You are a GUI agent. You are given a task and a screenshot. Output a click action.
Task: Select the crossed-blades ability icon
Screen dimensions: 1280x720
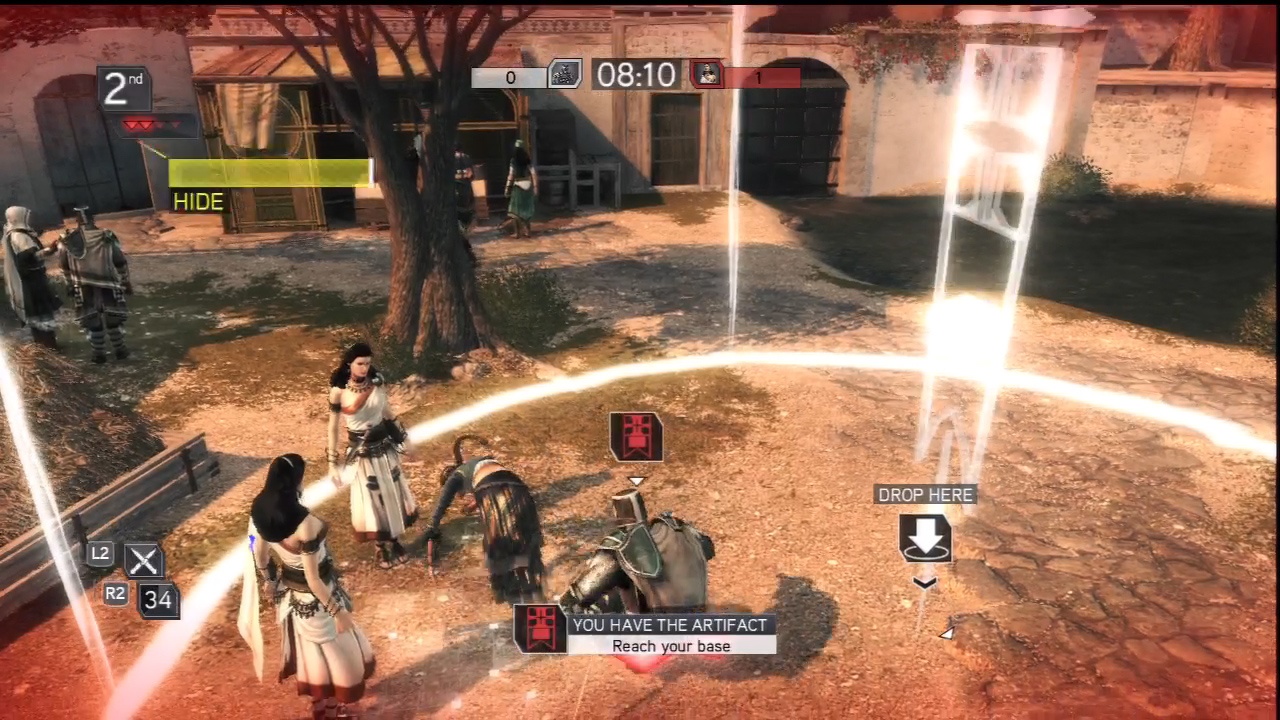[x=143, y=561]
